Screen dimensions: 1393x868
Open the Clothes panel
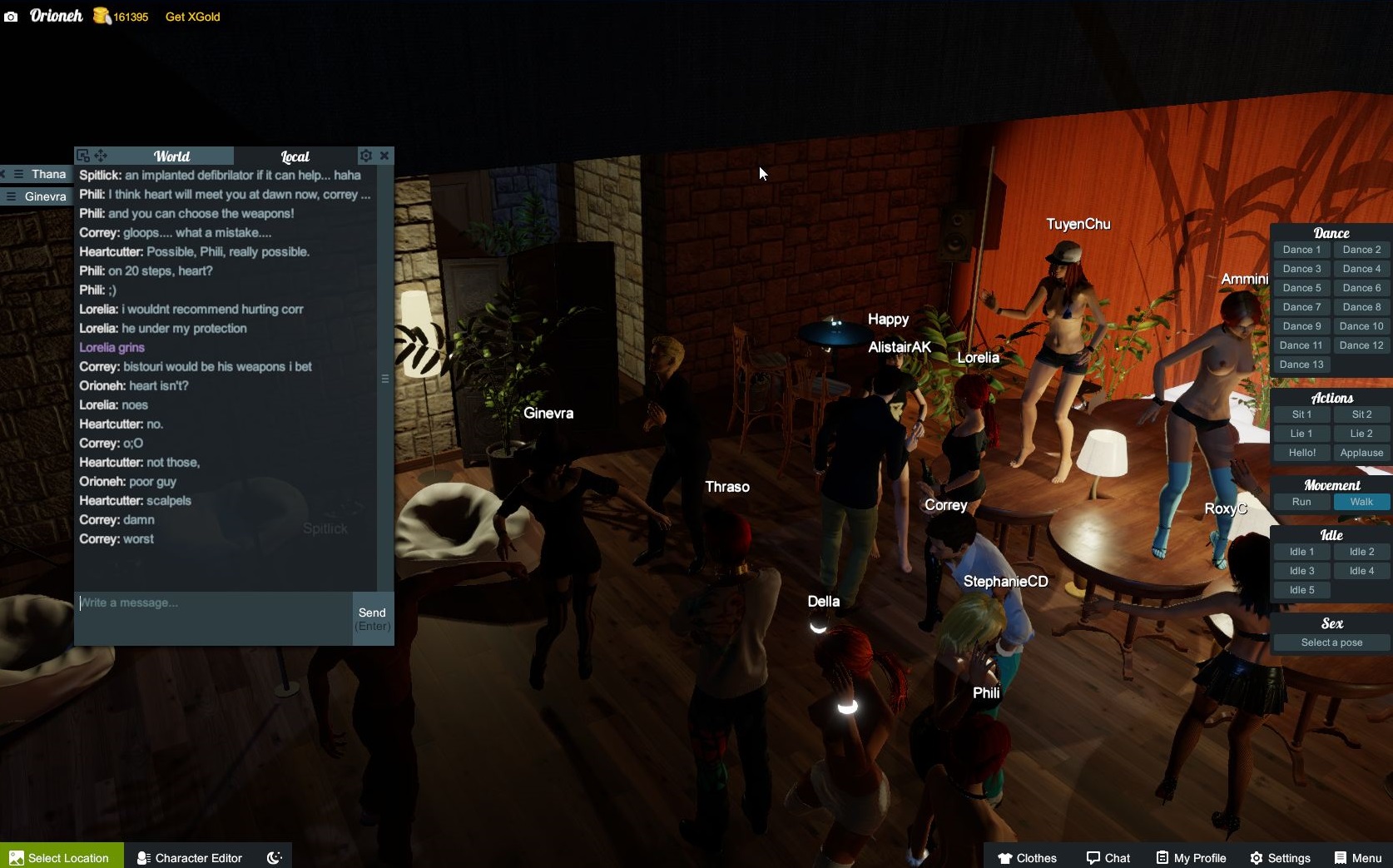click(x=1027, y=857)
